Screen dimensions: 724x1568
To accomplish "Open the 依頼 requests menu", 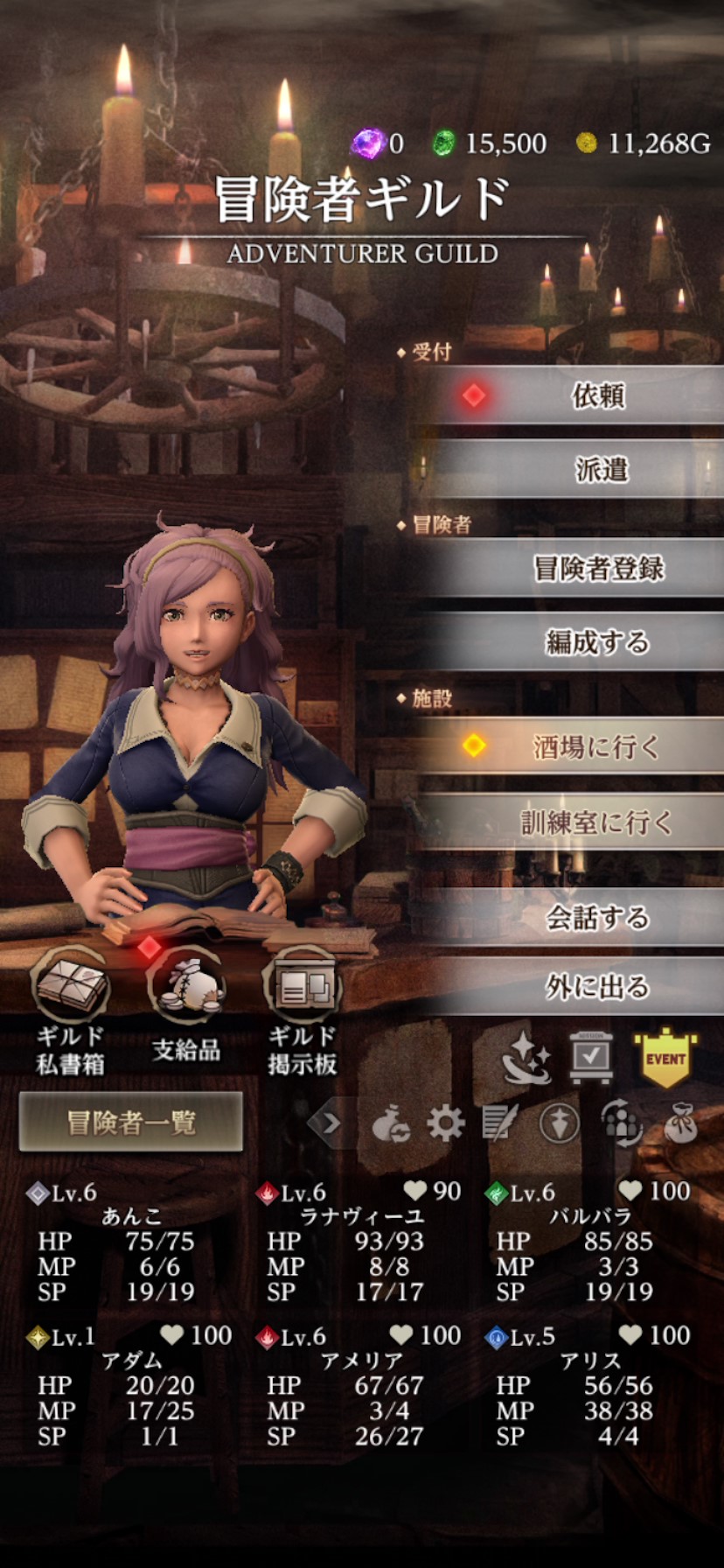I will 598,395.
